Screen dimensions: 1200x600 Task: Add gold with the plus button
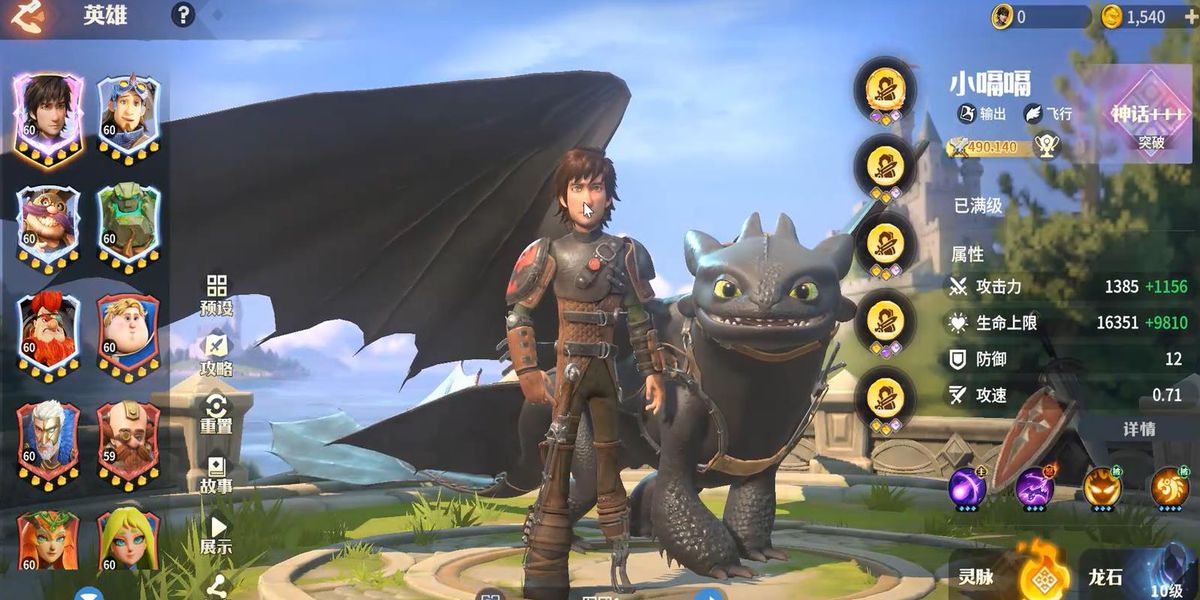pyautogui.click(x=1189, y=17)
